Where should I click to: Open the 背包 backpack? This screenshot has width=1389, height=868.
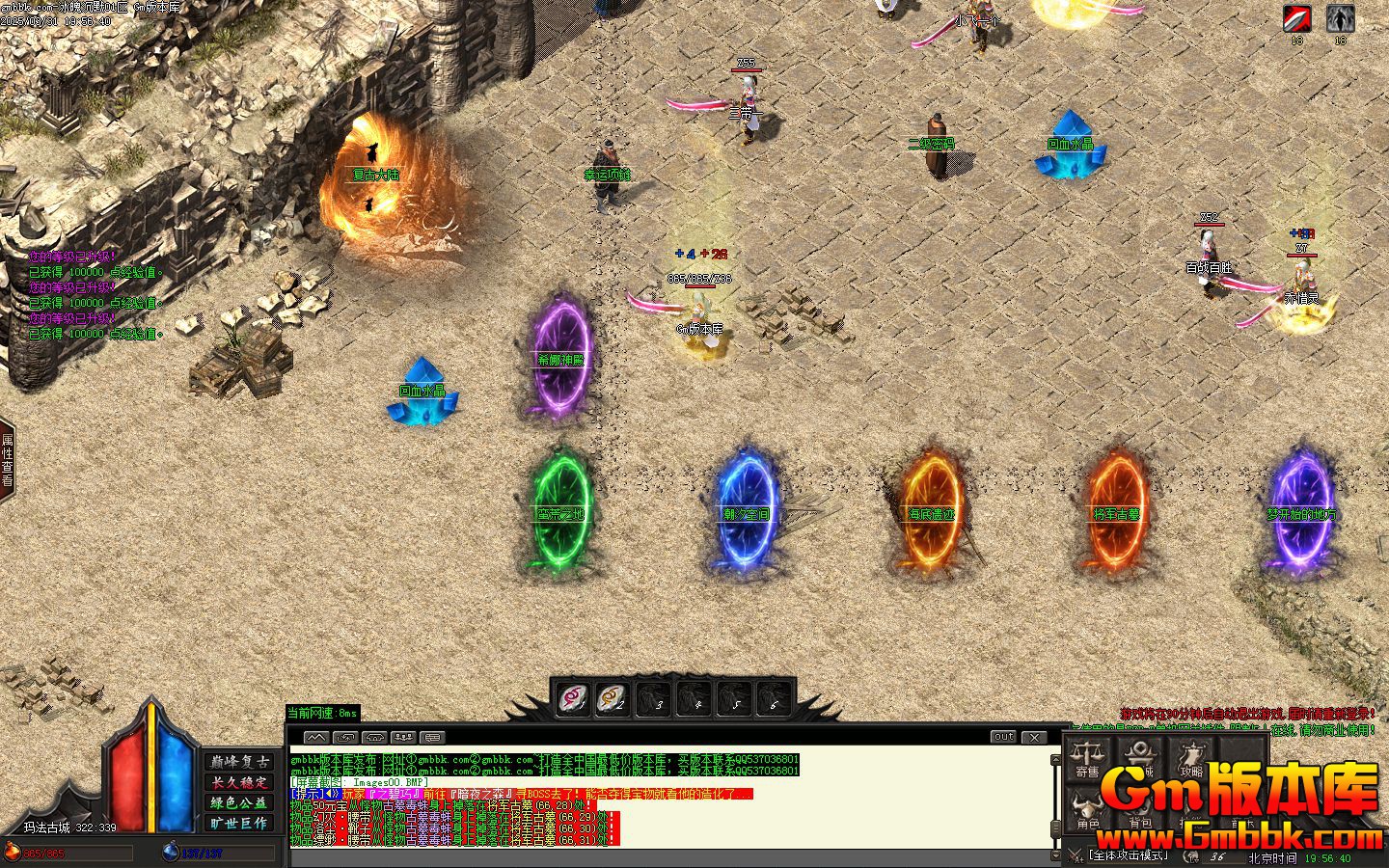tap(1140, 812)
